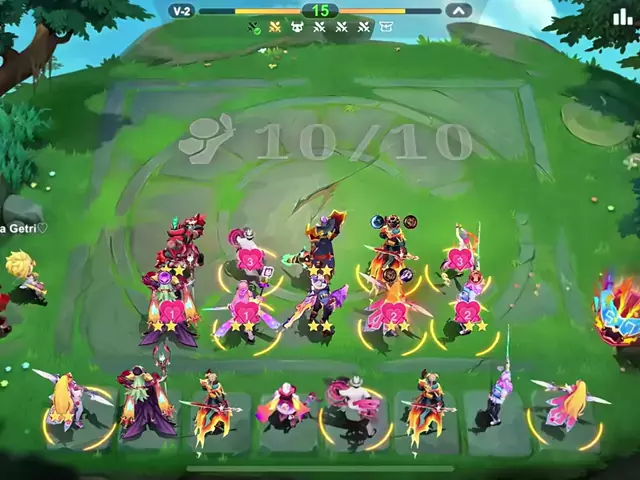Select the horned monster round icon
The image size is (640, 480).
[x=297, y=28]
